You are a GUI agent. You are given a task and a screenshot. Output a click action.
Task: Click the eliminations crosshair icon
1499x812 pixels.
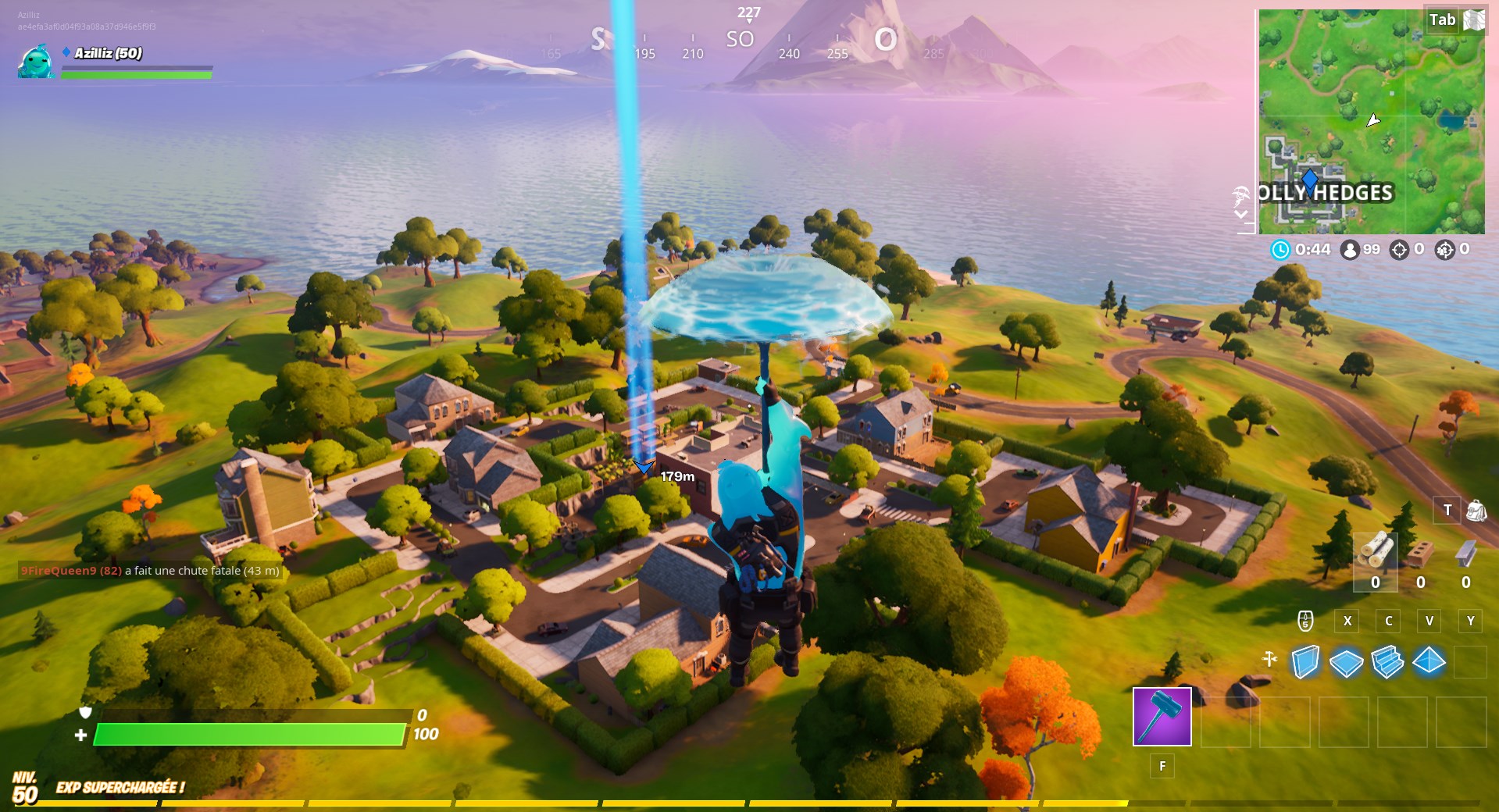point(1399,251)
